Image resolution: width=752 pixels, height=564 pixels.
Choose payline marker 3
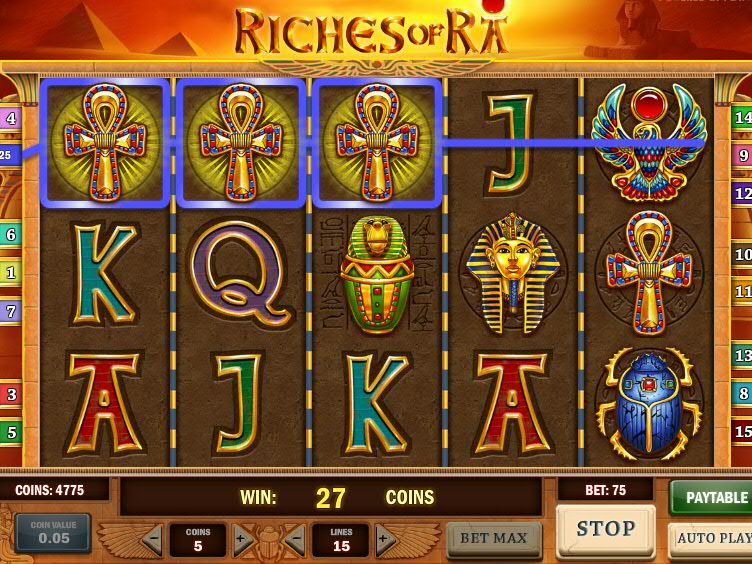click(x=11, y=394)
